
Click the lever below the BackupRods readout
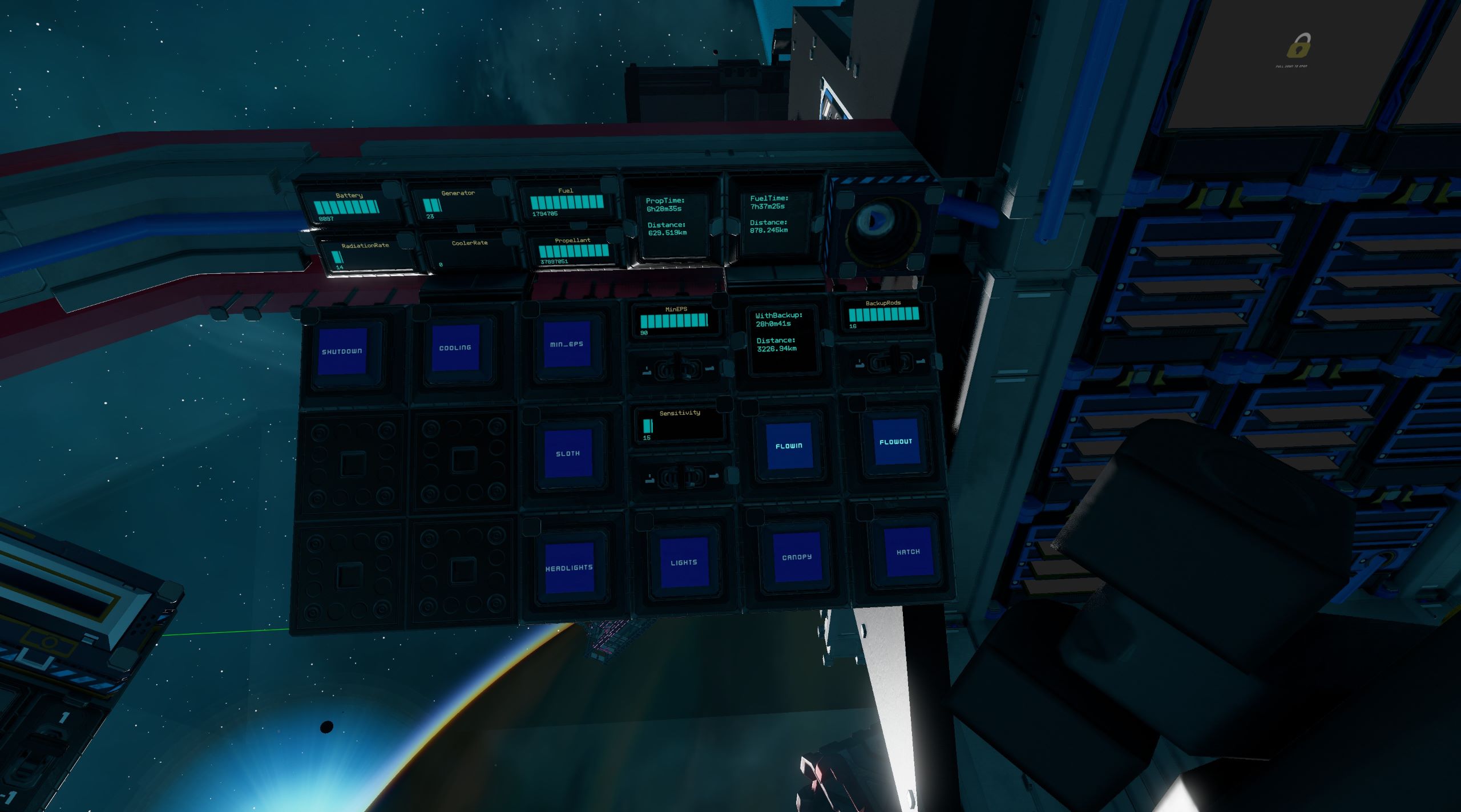click(889, 361)
